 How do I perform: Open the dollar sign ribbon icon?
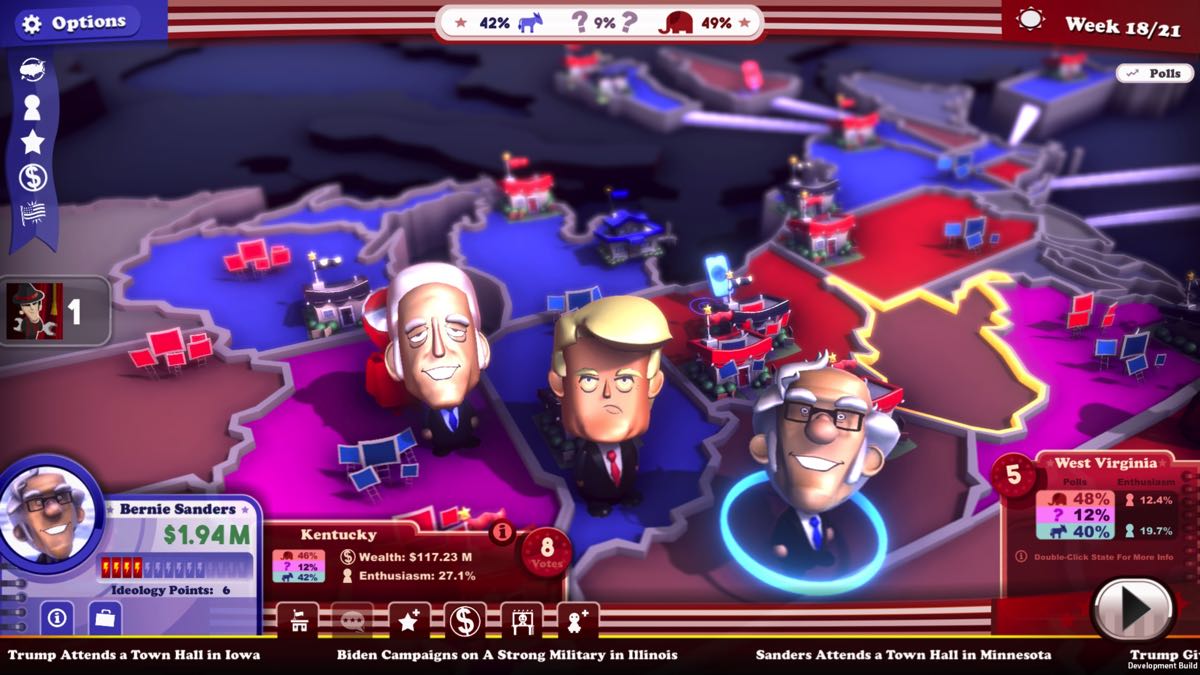pyautogui.click(x=32, y=178)
